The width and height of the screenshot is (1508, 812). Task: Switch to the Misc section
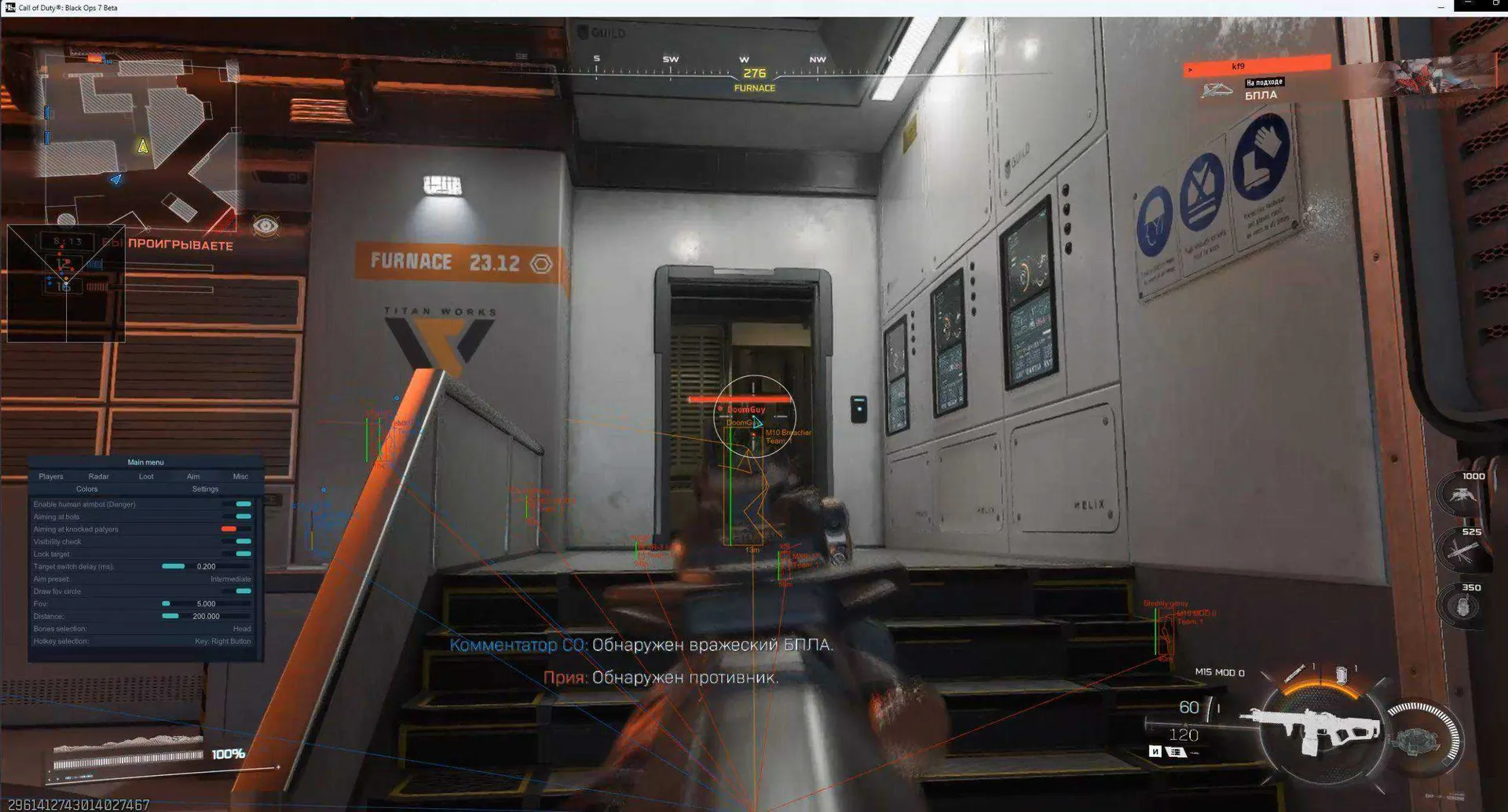pos(240,476)
